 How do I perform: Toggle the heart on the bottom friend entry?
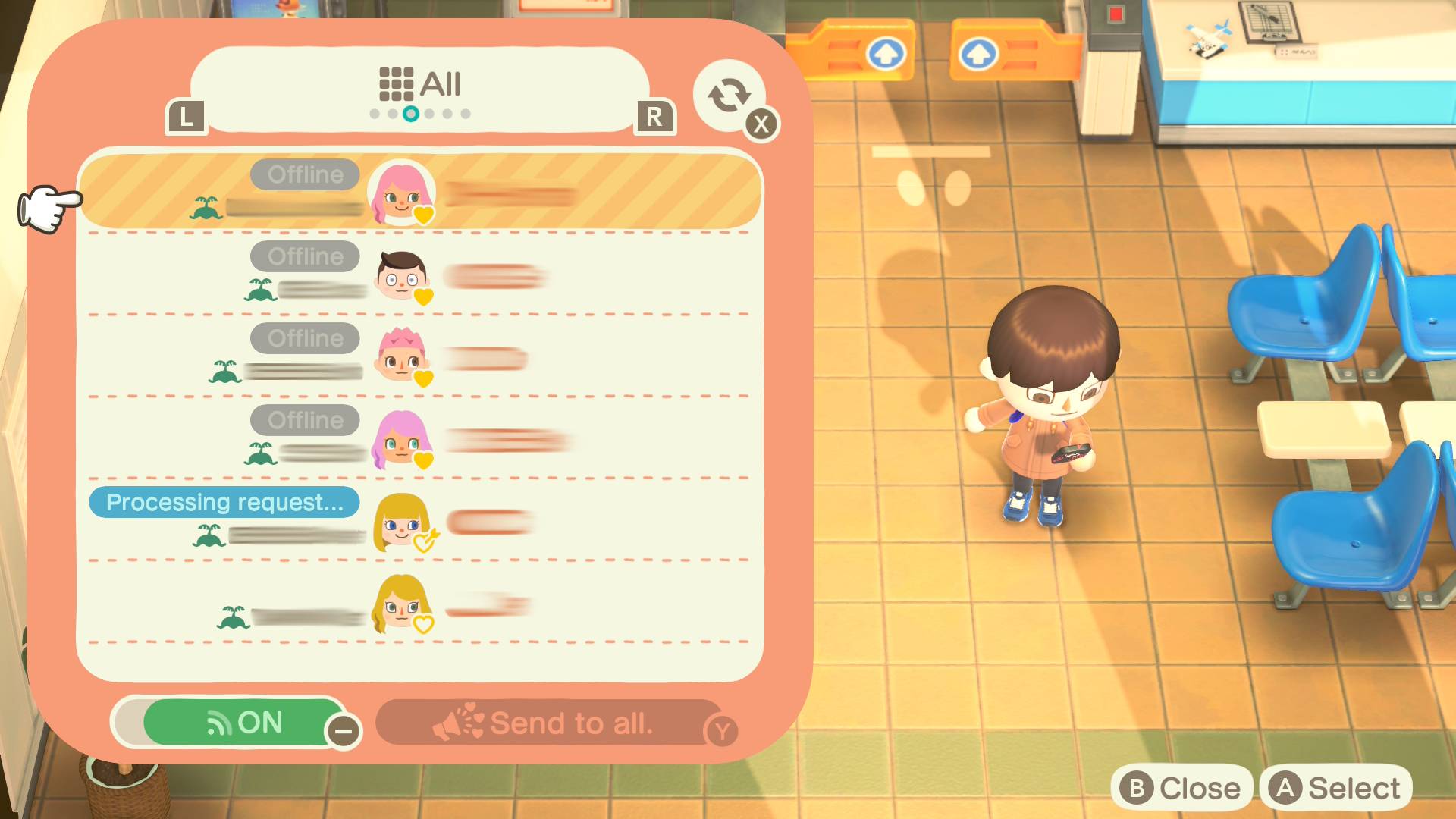coord(423,624)
